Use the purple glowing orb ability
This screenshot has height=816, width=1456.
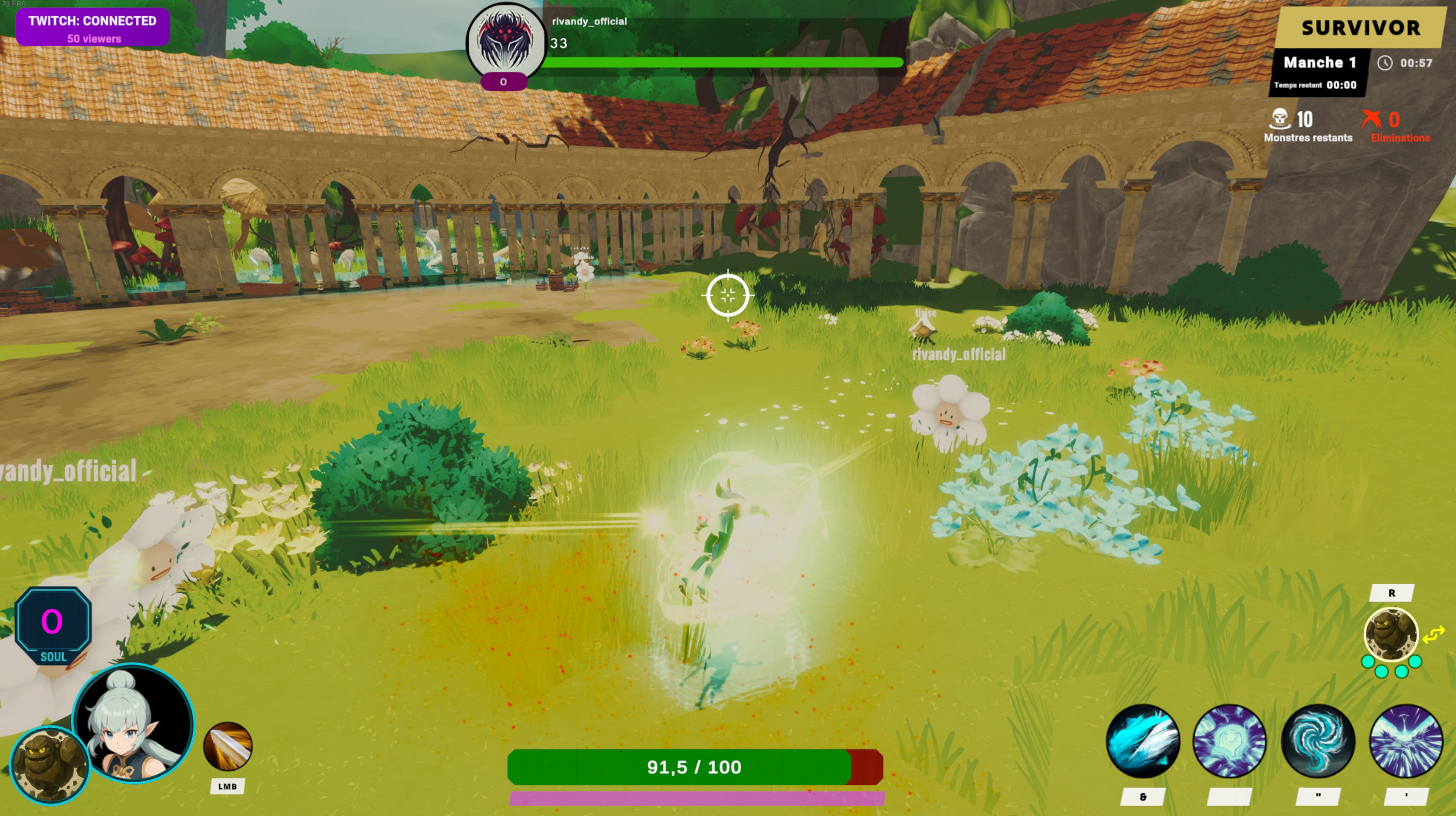(1229, 741)
